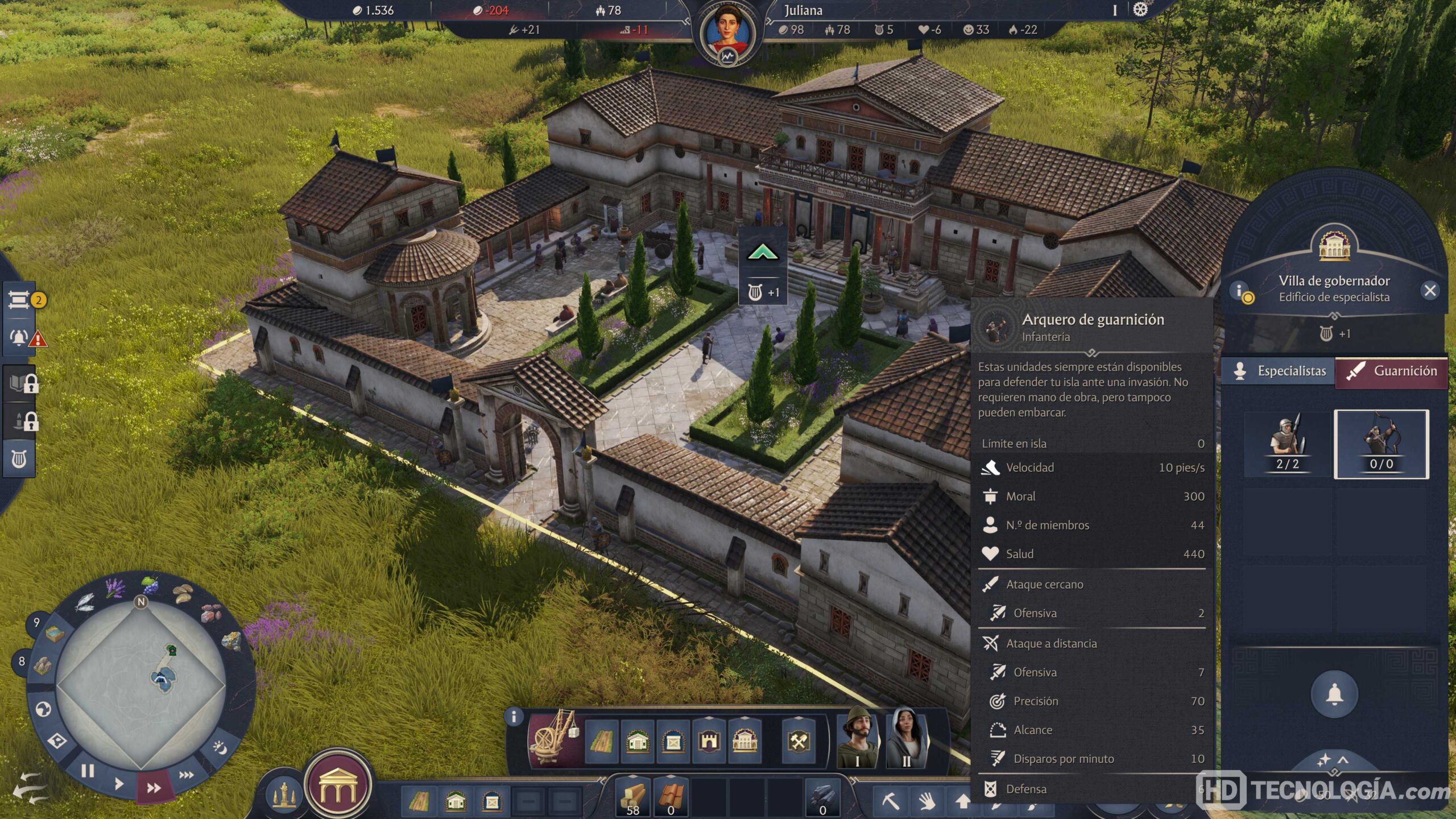
Task: Pause the game speed
Action: coord(88,771)
